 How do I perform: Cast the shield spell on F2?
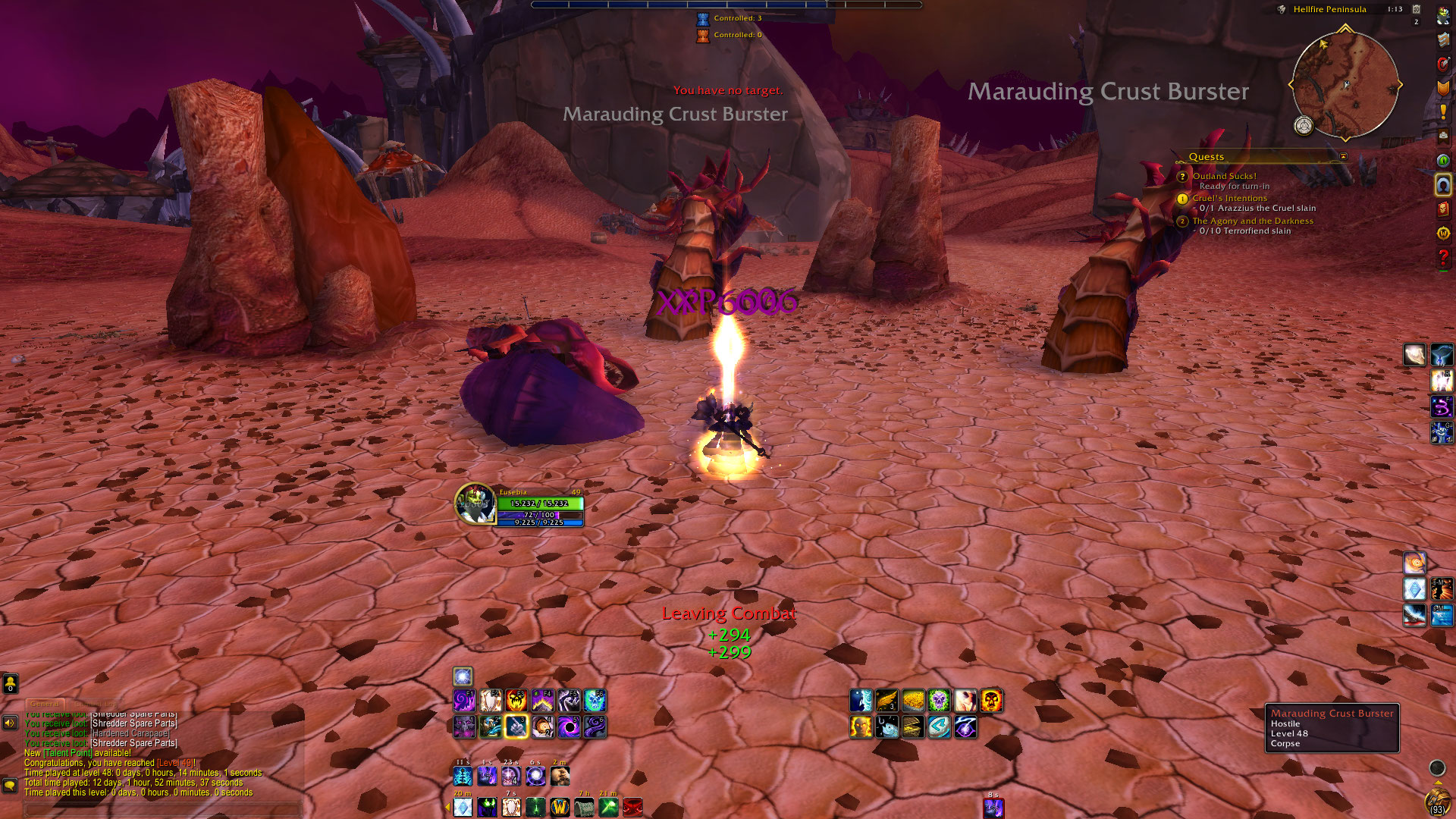[491, 701]
